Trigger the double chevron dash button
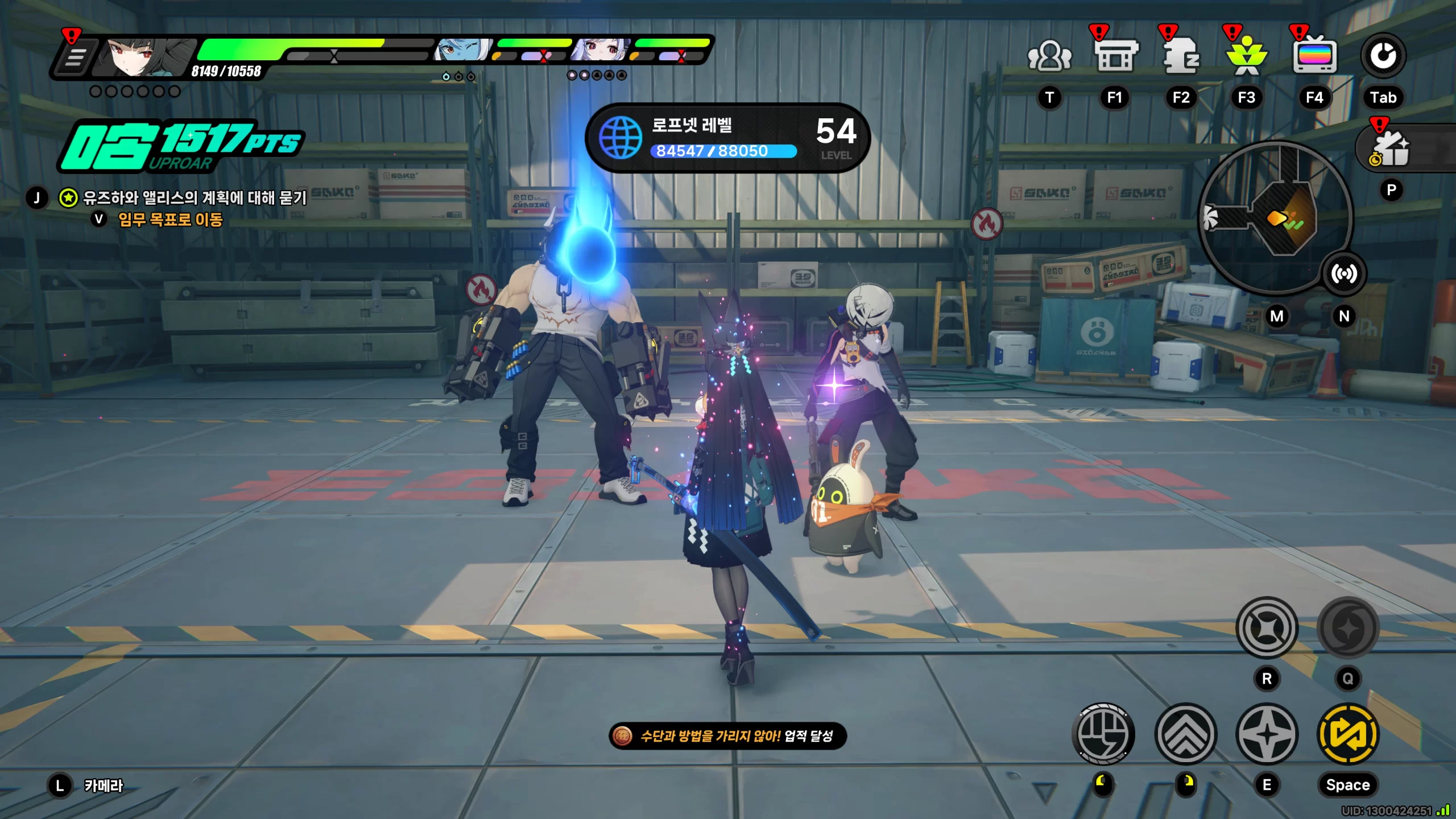The height and width of the screenshot is (819, 1456). (1186, 734)
